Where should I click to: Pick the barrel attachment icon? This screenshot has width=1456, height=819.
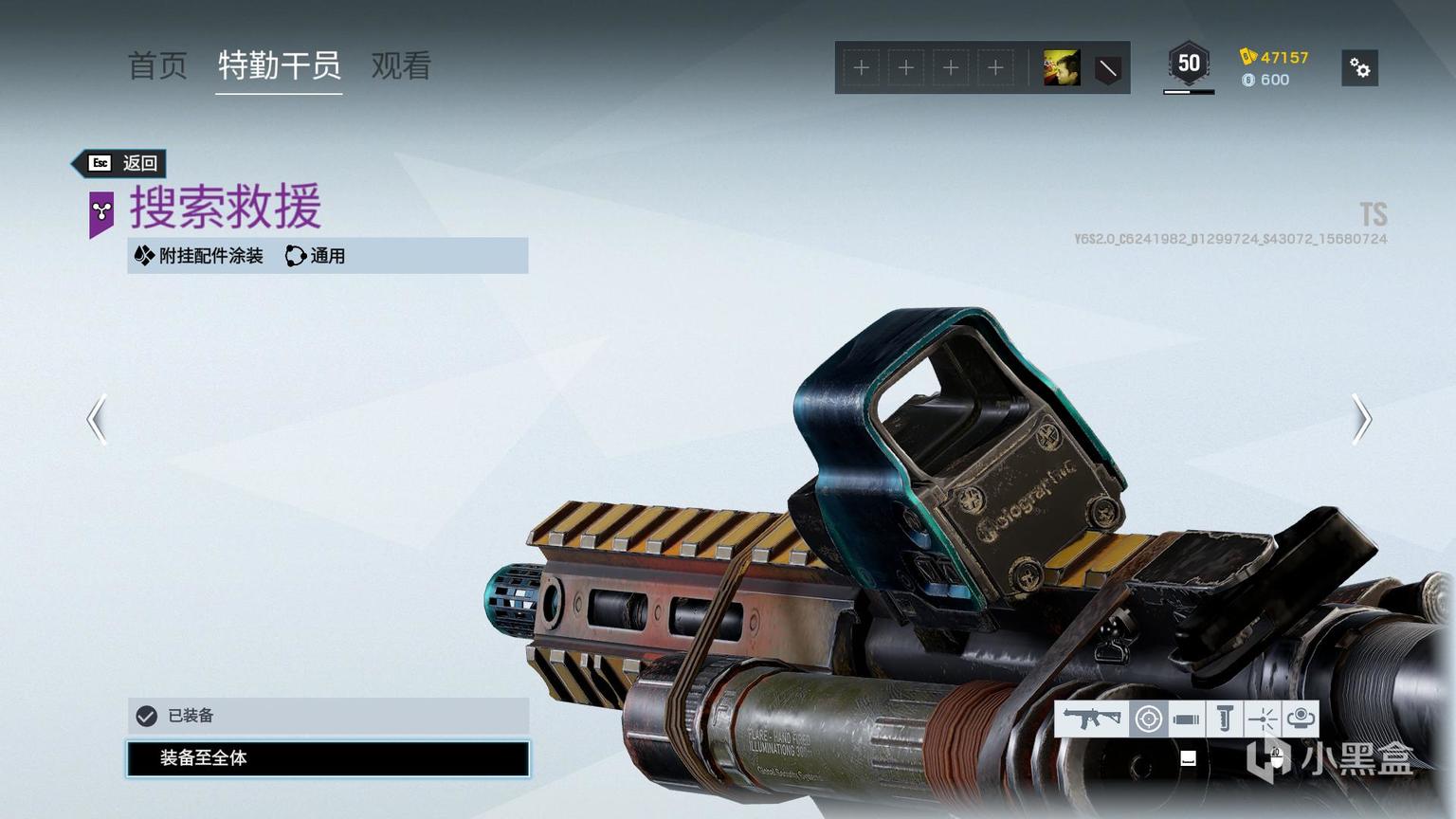coord(1186,719)
